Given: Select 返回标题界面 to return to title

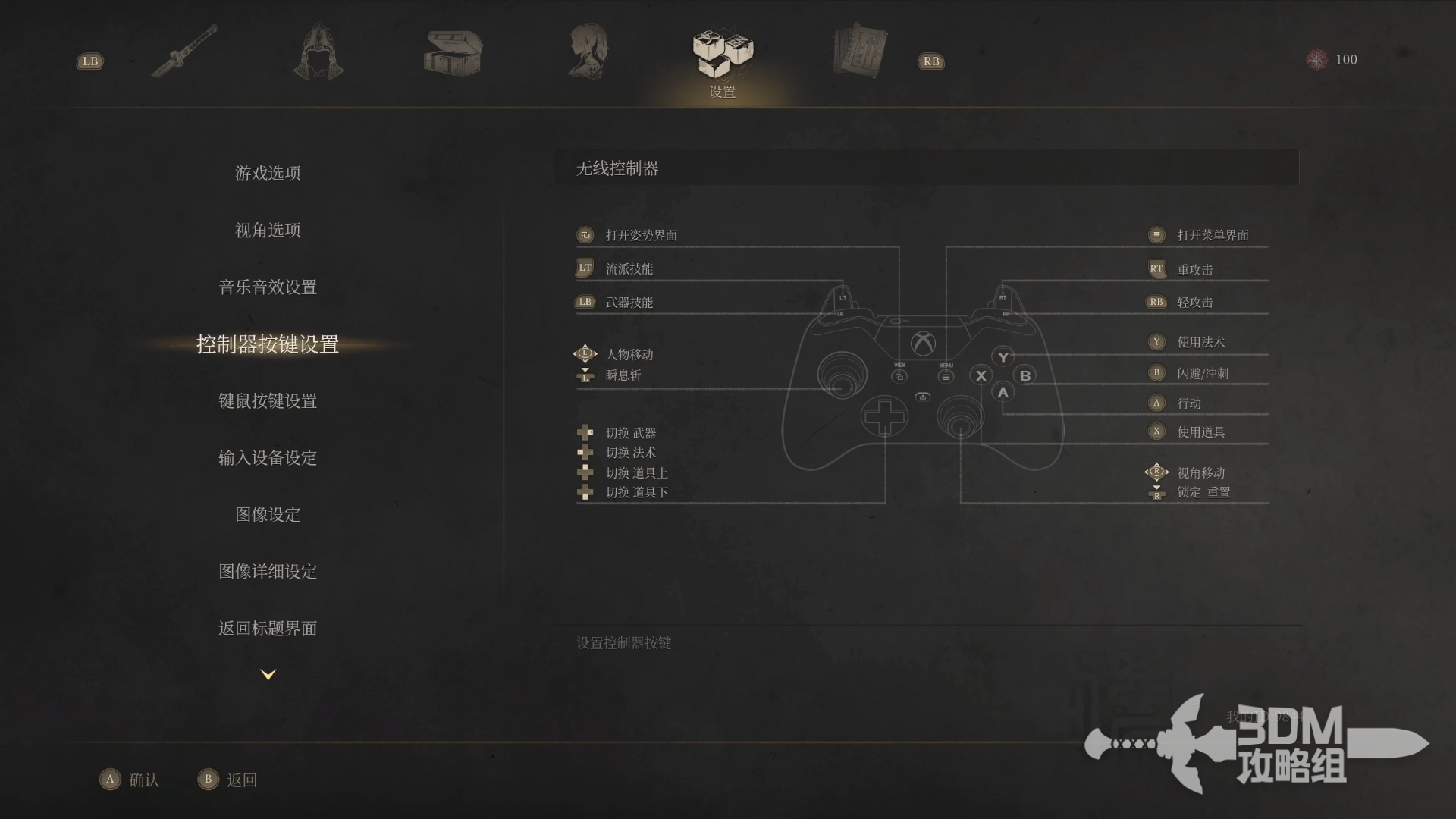Looking at the screenshot, I should pyautogui.click(x=268, y=629).
